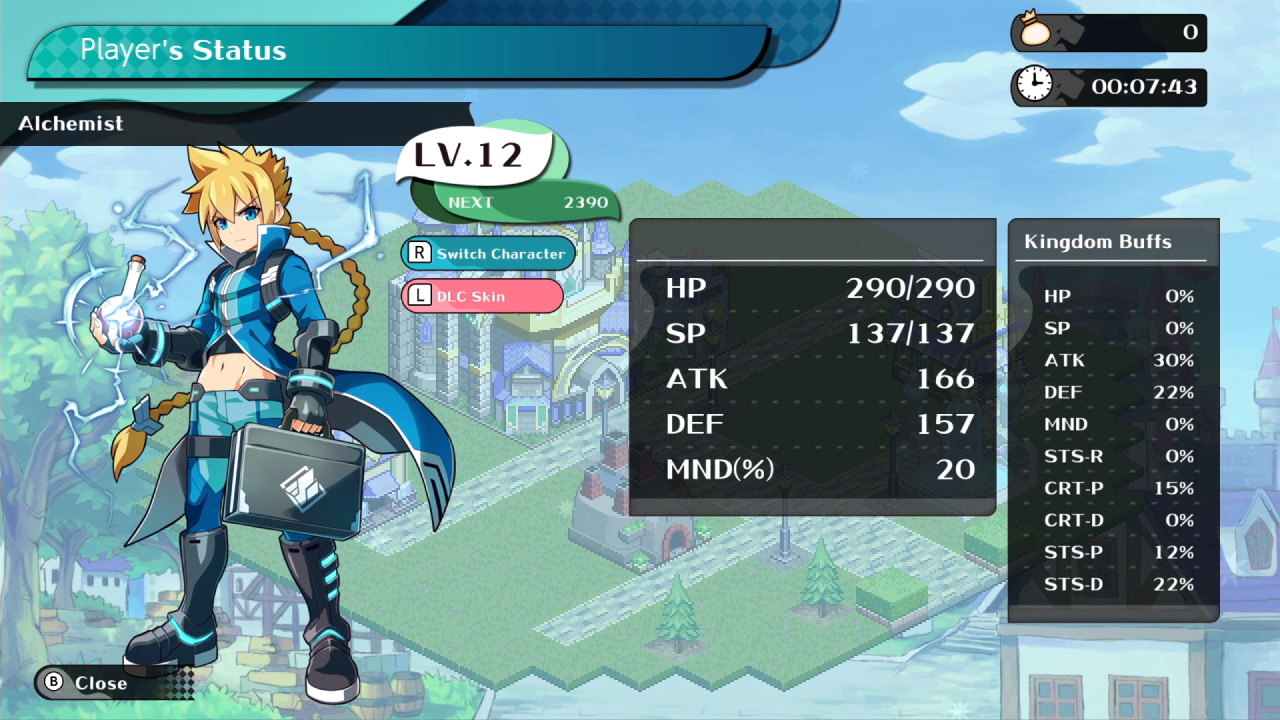Viewport: 1280px width, 720px height.
Task: Select the Alchemist class label
Action: [x=69, y=123]
